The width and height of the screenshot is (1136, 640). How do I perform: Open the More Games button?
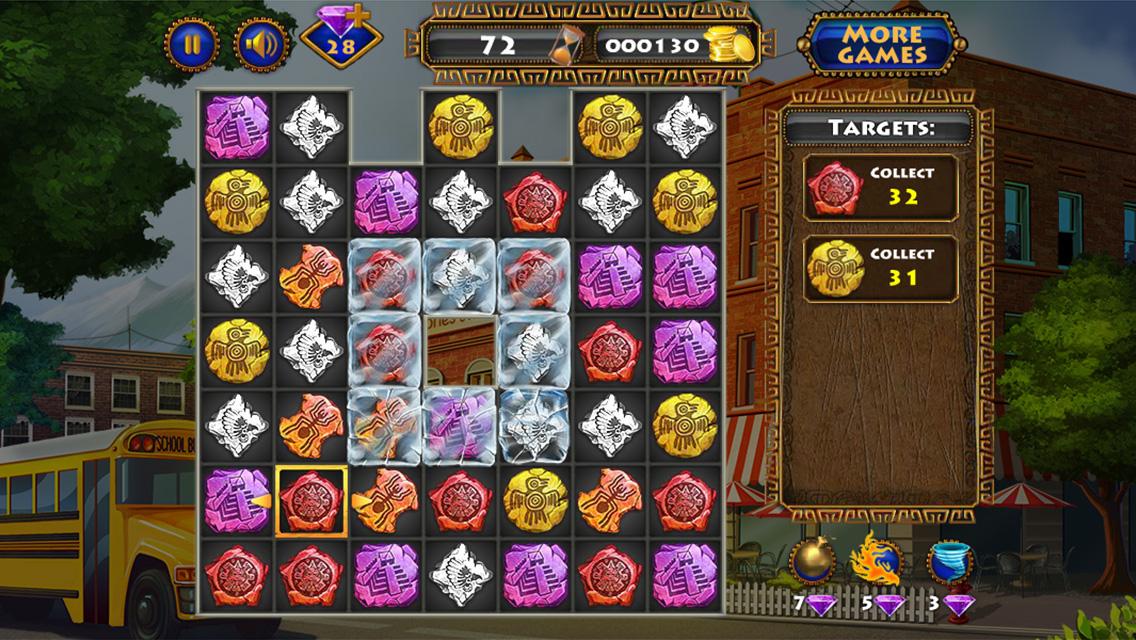click(881, 44)
